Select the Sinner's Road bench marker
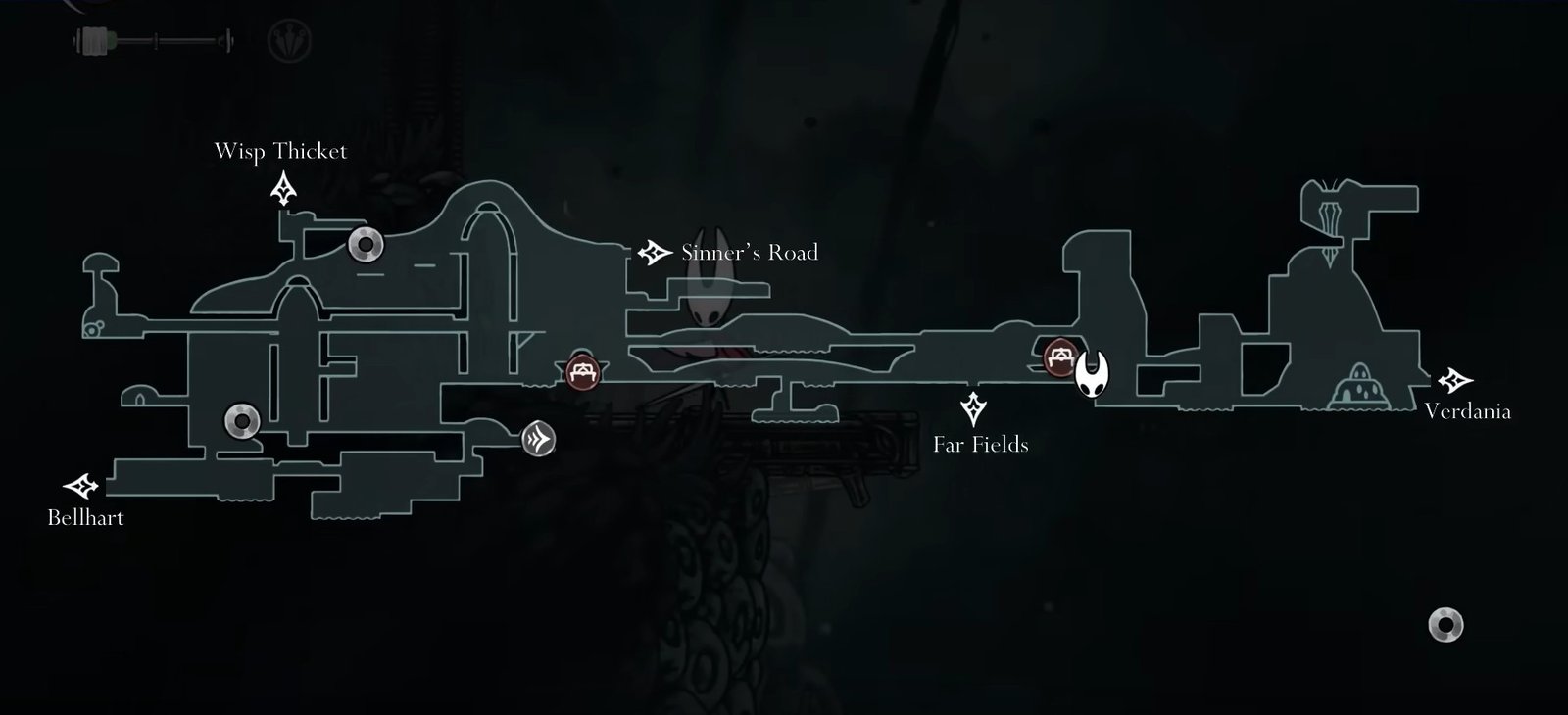Image resolution: width=1568 pixels, height=715 pixels. tap(582, 370)
